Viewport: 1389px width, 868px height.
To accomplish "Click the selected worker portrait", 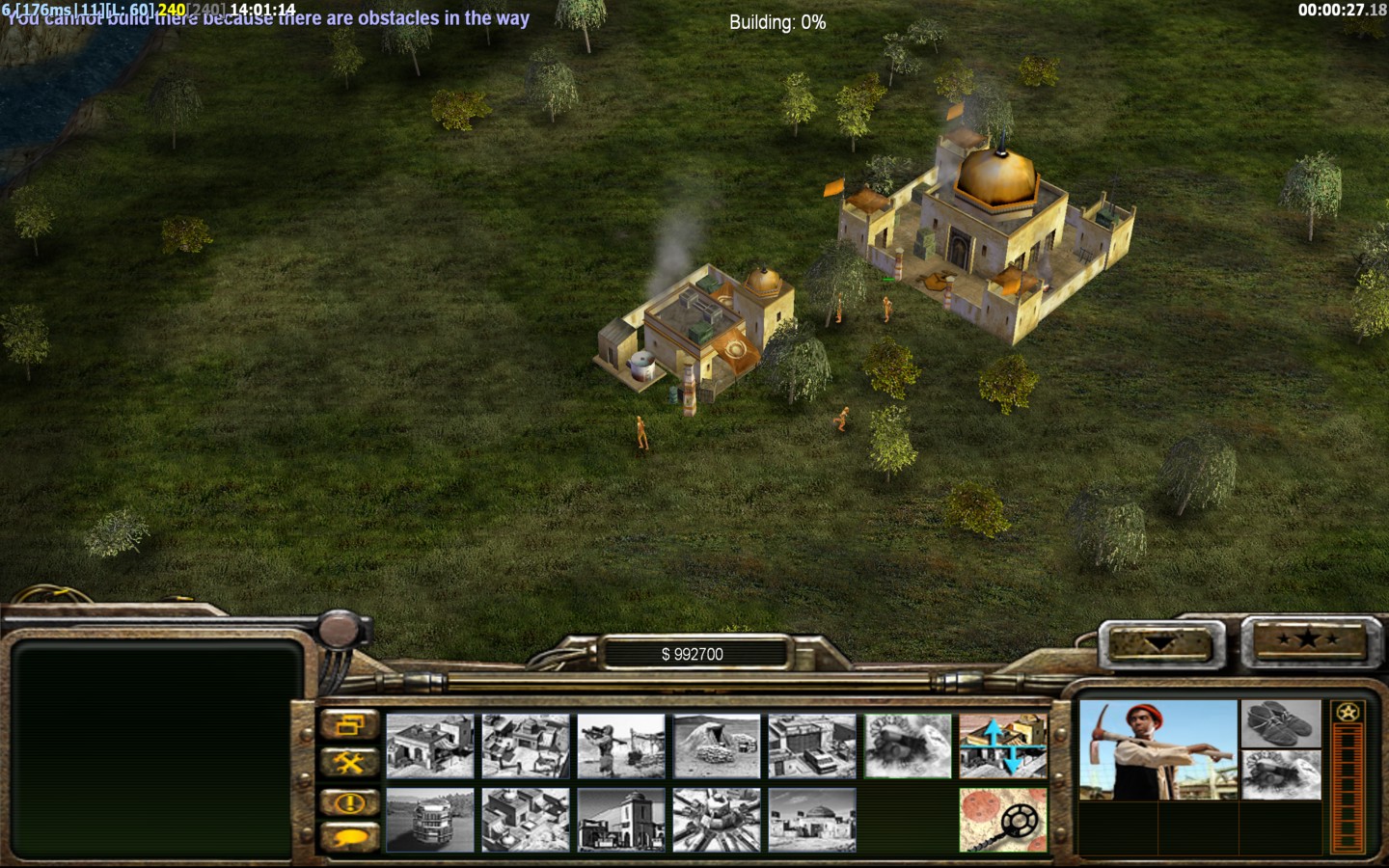I will pyautogui.click(x=1157, y=750).
